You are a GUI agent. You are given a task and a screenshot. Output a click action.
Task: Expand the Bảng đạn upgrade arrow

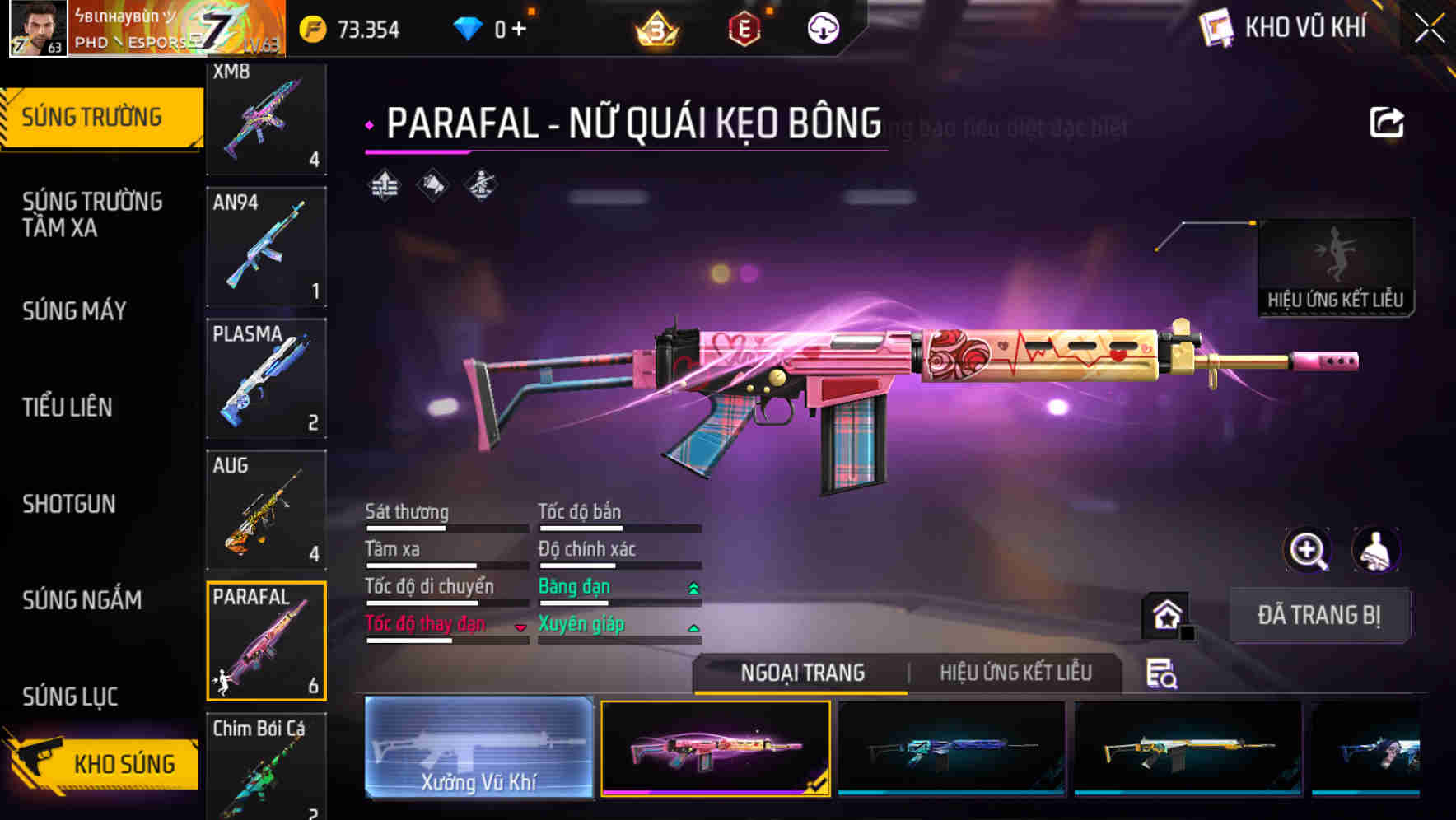click(693, 587)
